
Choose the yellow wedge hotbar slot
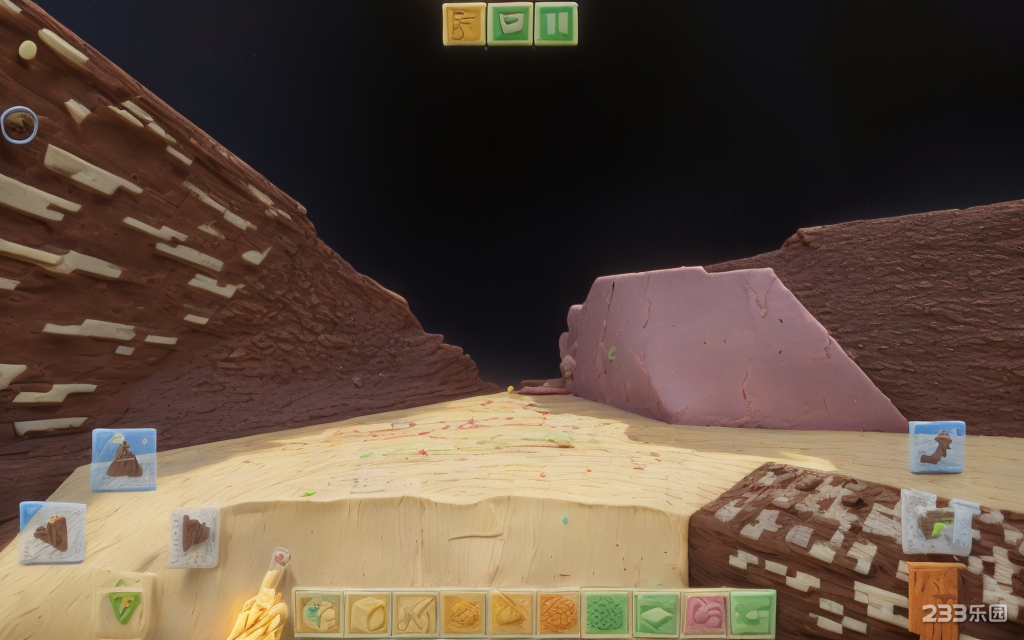(511, 613)
